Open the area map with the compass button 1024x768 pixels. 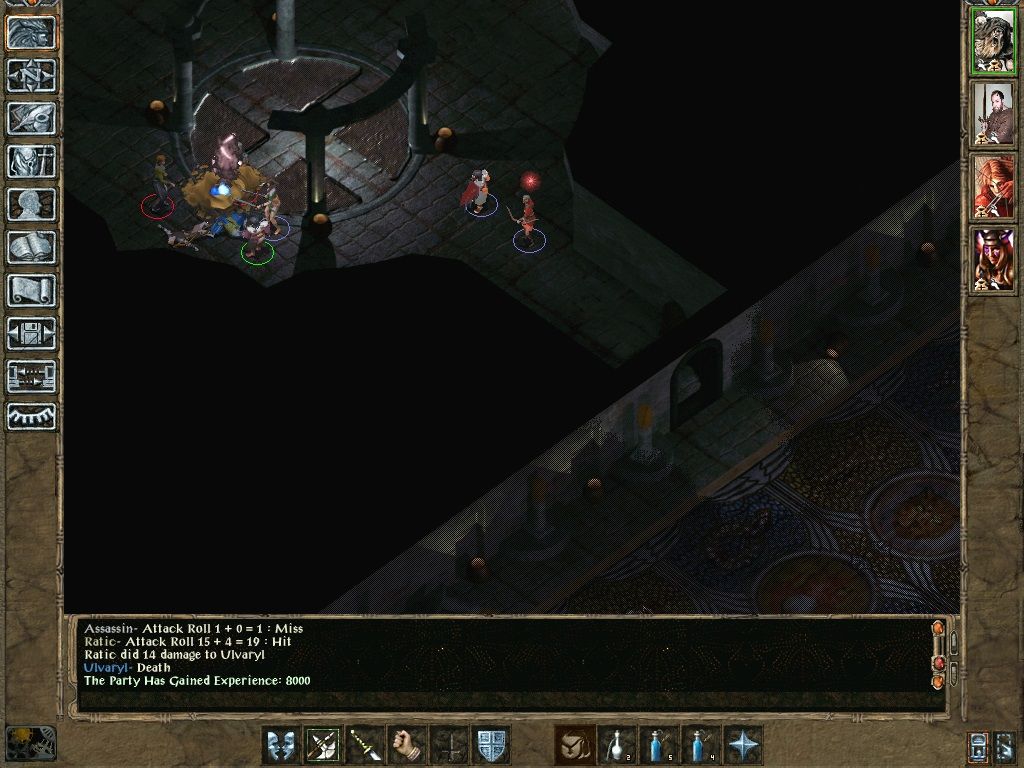(x=32, y=75)
